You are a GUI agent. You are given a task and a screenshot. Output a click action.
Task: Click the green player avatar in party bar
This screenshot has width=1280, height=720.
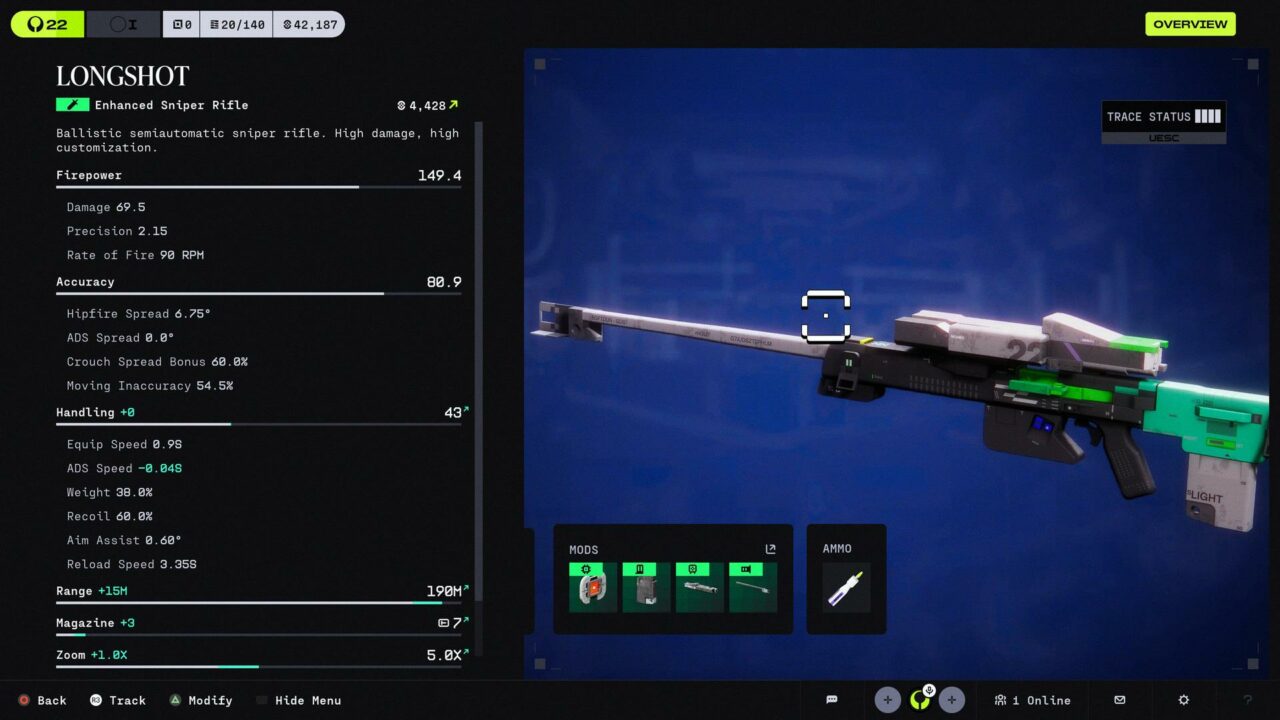click(x=920, y=700)
